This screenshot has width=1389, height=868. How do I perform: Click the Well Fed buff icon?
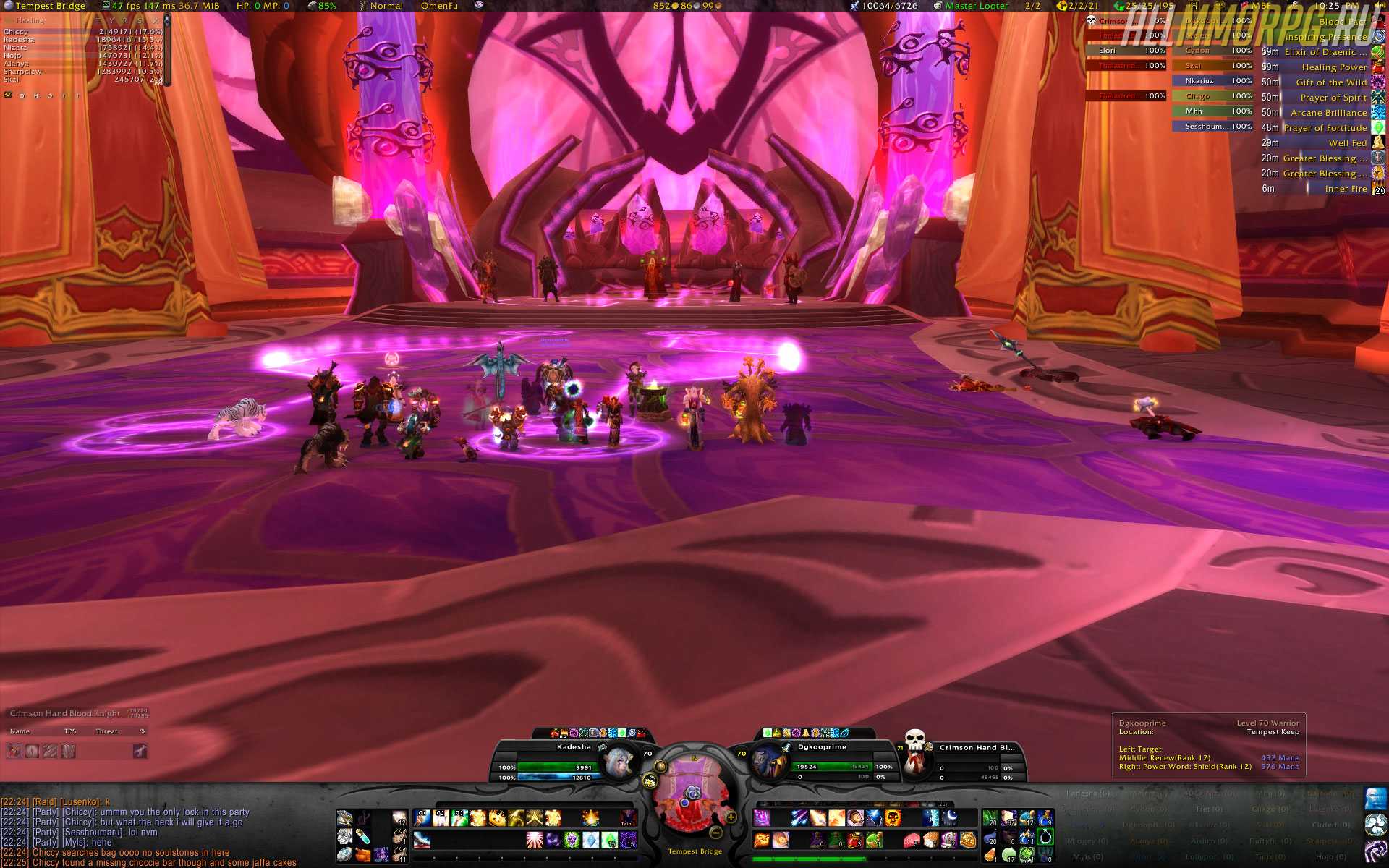(1378, 143)
